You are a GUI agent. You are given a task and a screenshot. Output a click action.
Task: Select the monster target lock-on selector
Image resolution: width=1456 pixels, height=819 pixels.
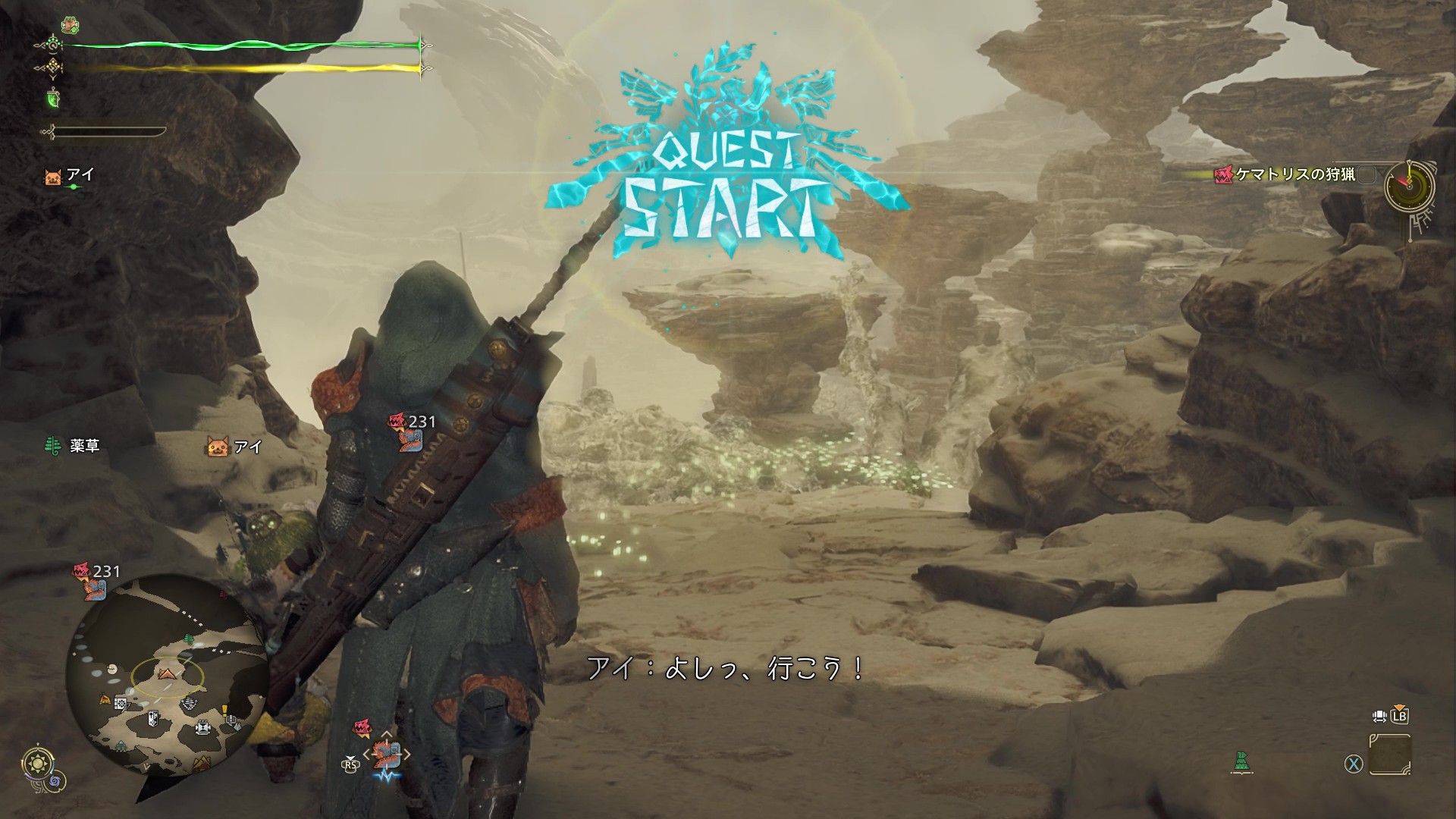387,754
